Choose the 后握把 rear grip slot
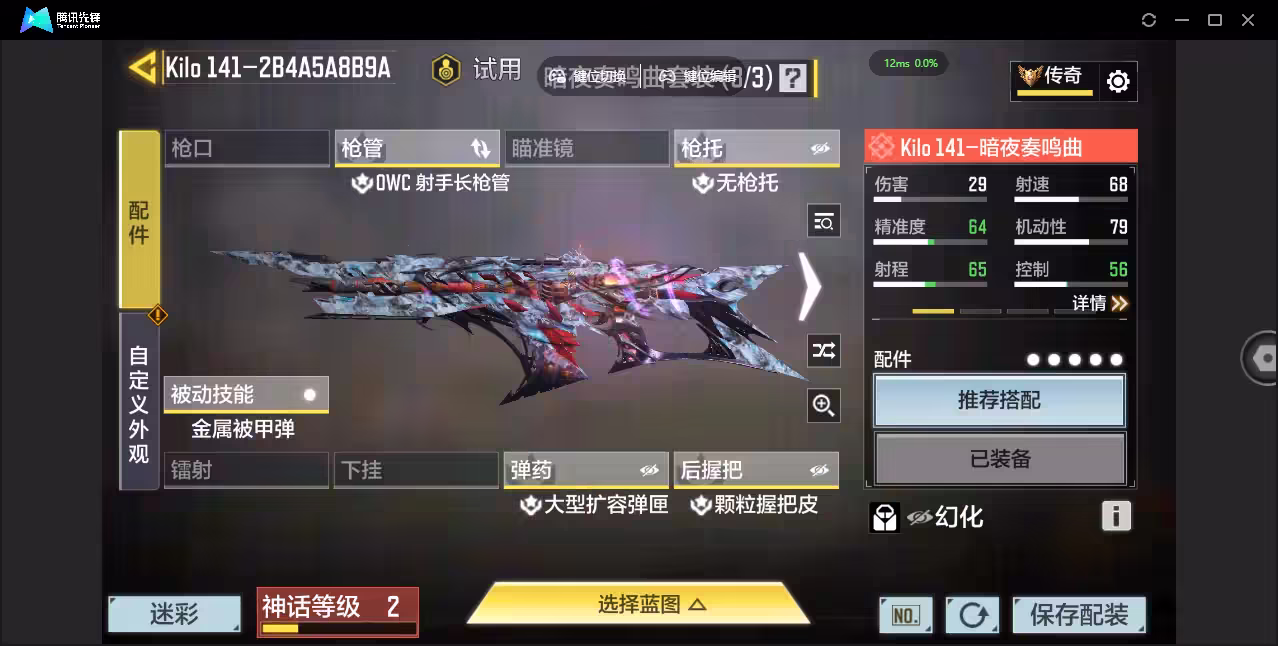 coord(756,470)
